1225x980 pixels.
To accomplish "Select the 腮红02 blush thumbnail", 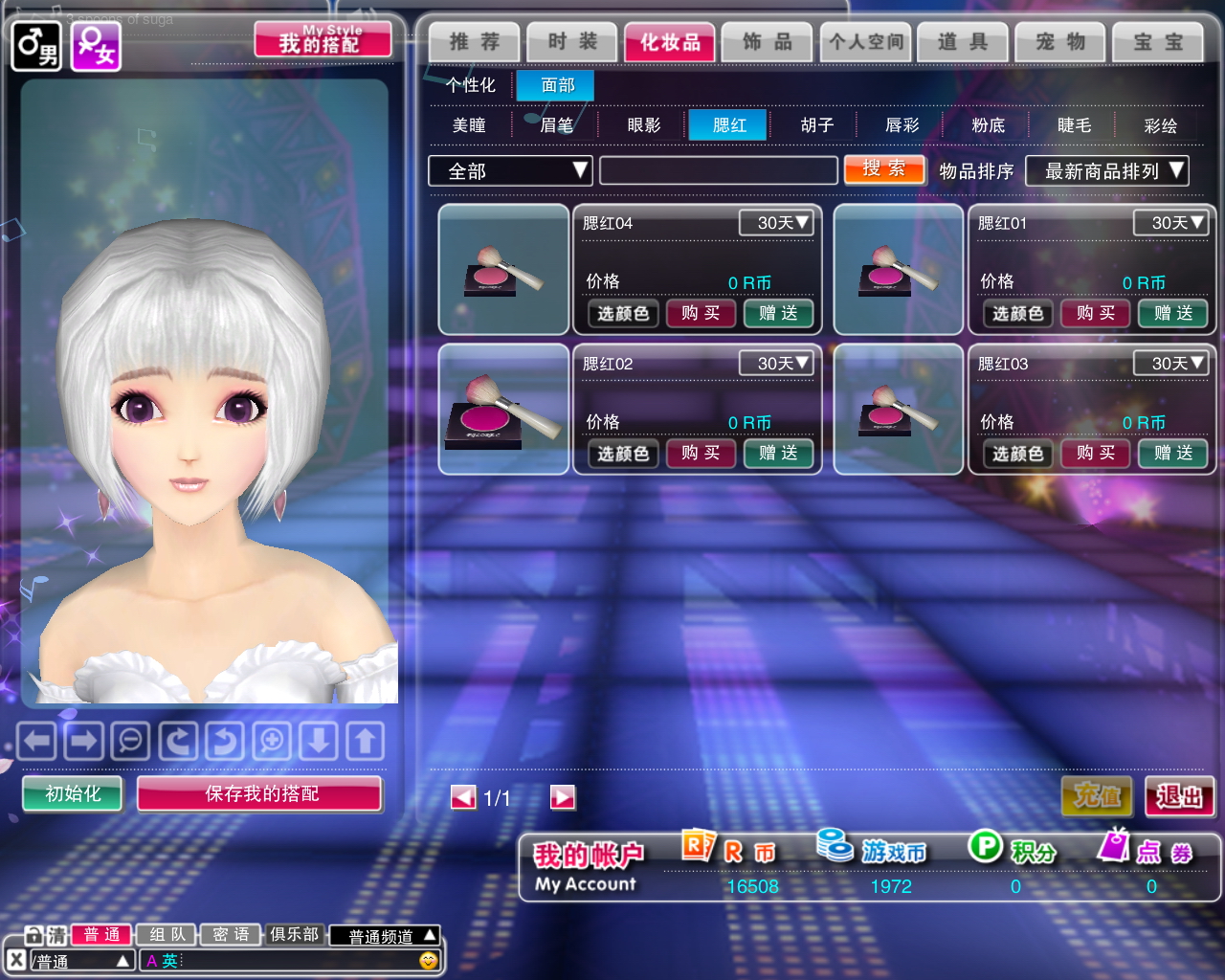I will pos(503,410).
